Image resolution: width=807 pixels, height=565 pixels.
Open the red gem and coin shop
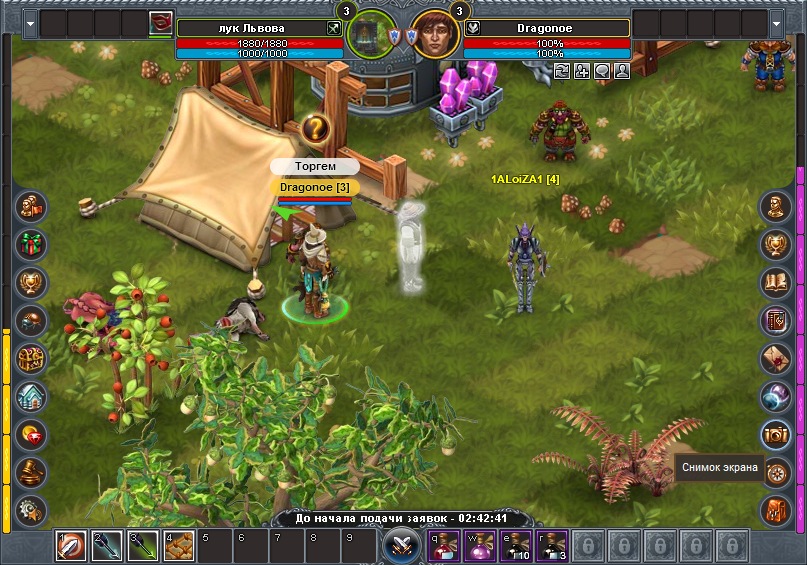(32, 434)
